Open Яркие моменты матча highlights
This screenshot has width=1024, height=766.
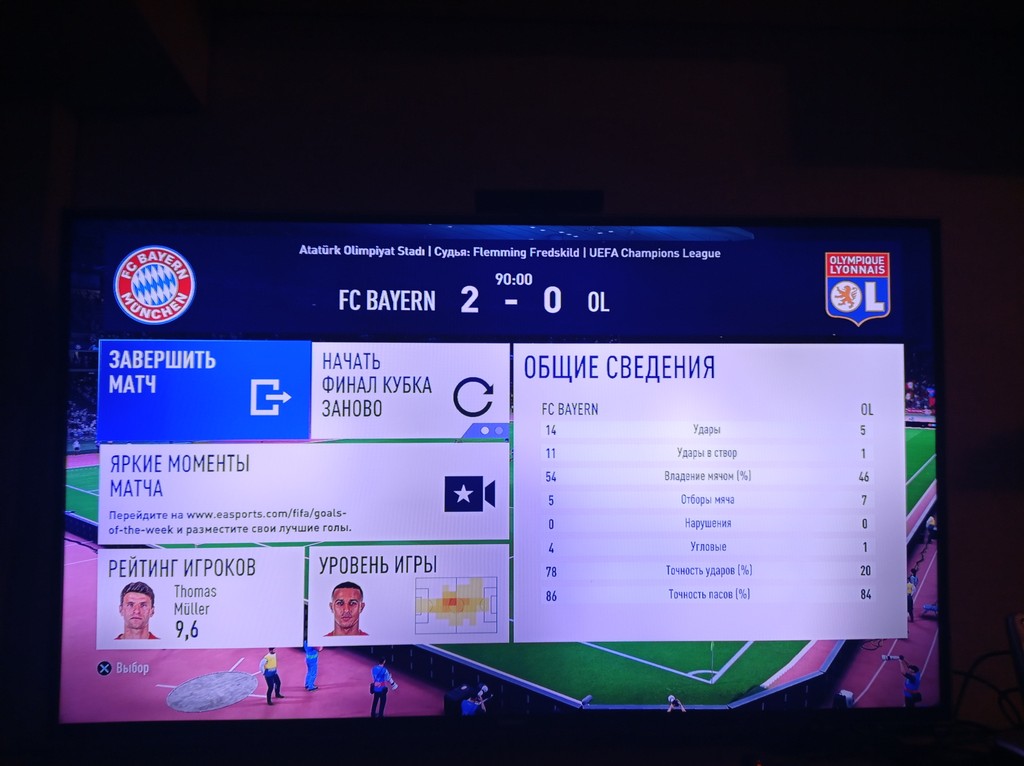[303, 493]
